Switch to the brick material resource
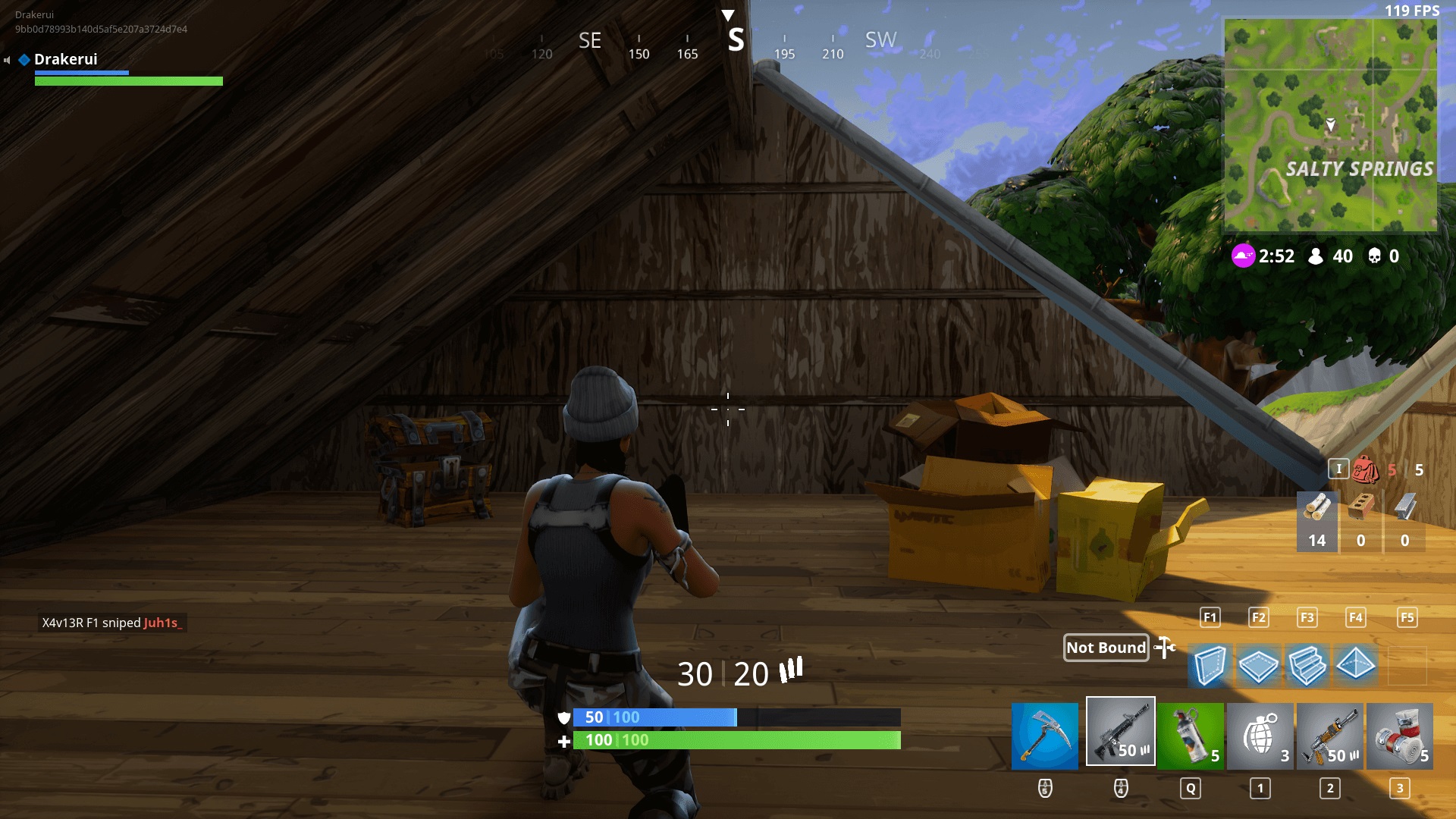 click(x=1362, y=521)
